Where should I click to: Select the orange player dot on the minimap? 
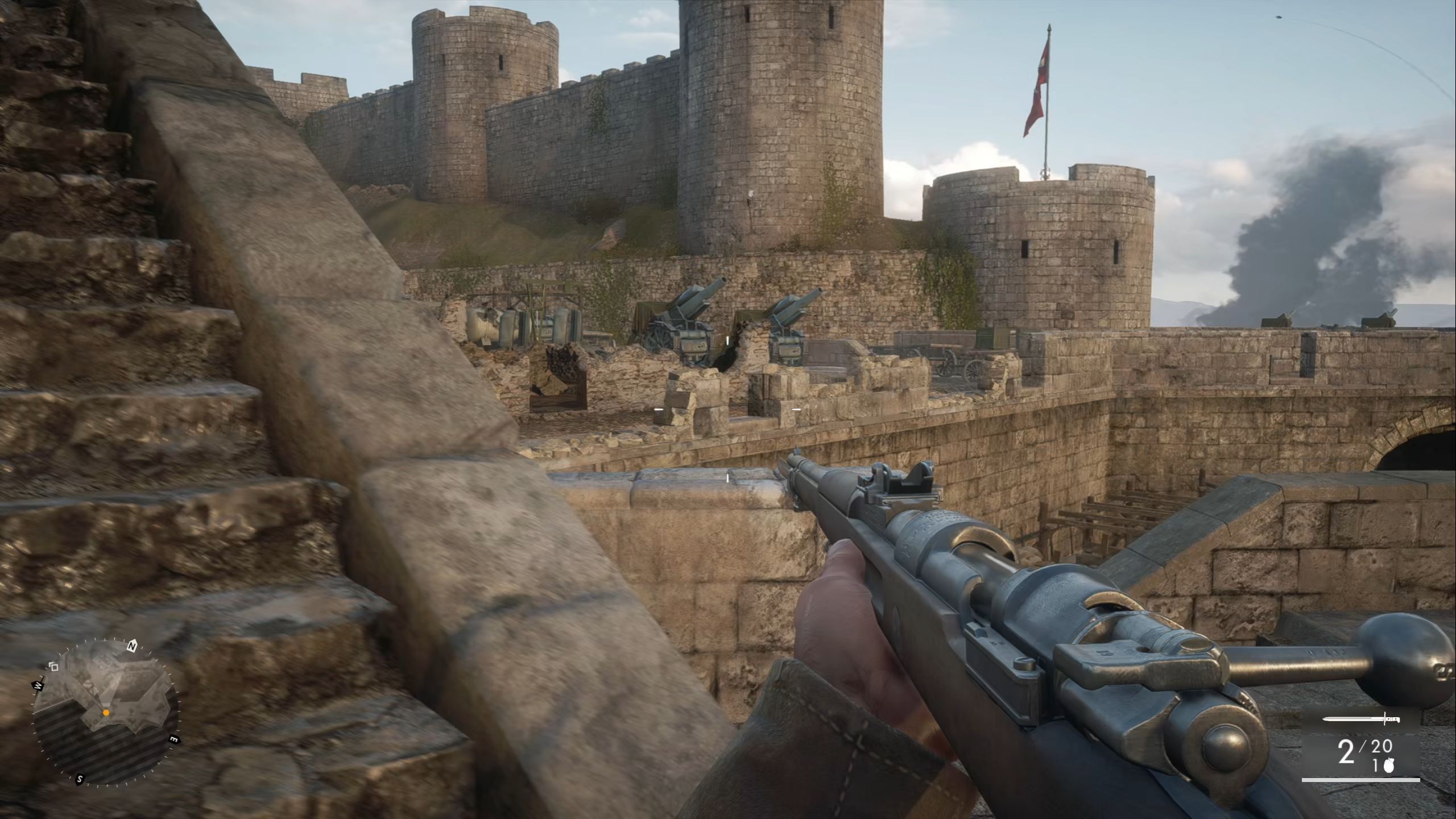(x=106, y=713)
